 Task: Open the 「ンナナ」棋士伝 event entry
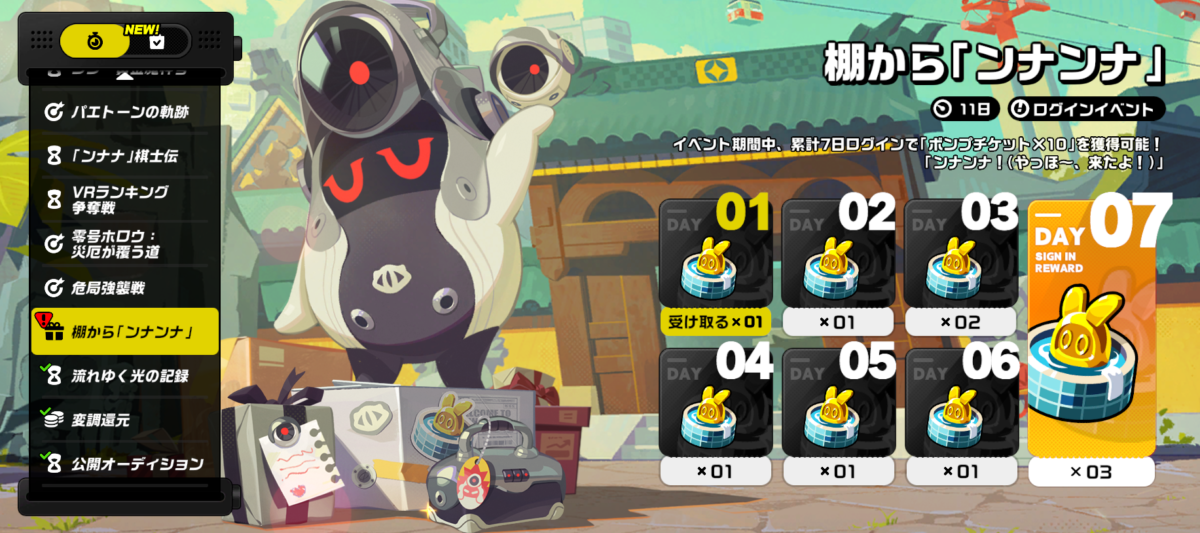point(125,155)
